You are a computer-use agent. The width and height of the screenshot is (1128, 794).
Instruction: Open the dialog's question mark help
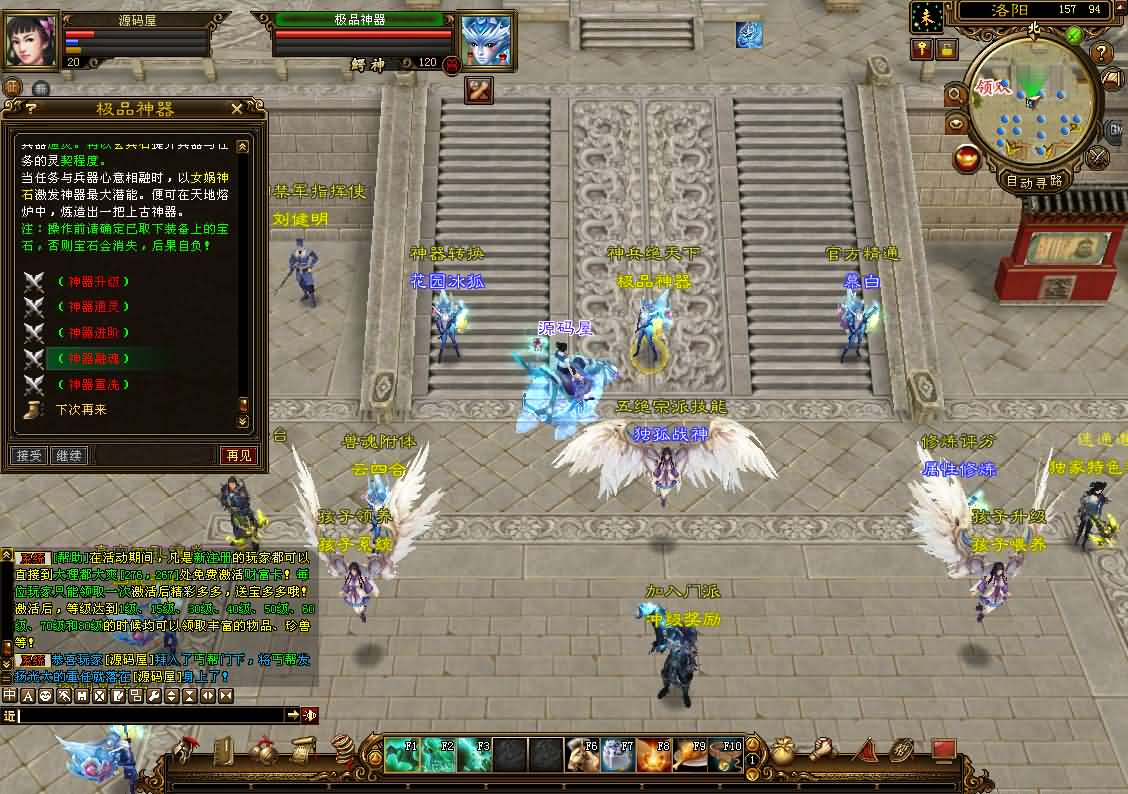(31, 109)
